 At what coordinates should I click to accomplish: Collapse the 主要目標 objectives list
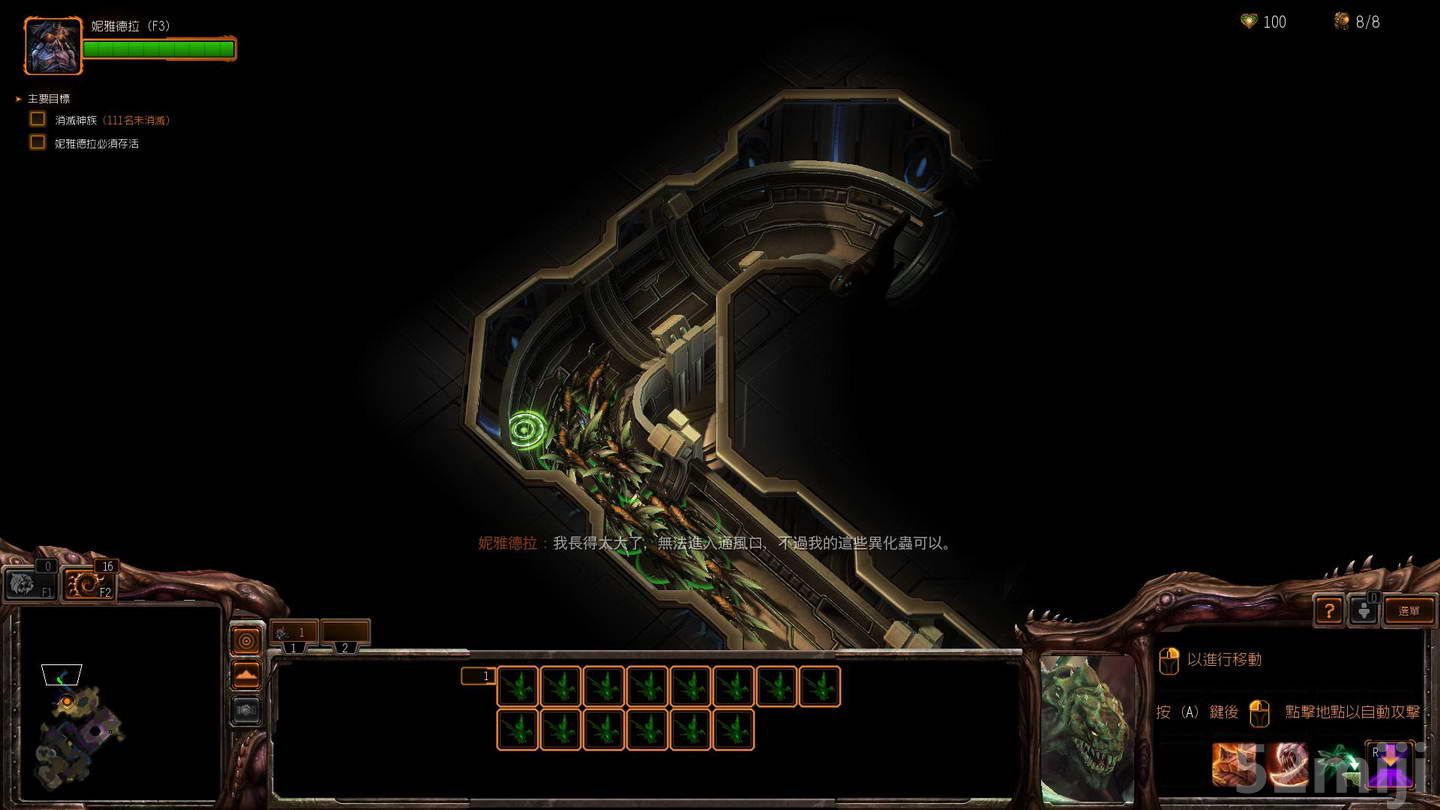[17, 98]
